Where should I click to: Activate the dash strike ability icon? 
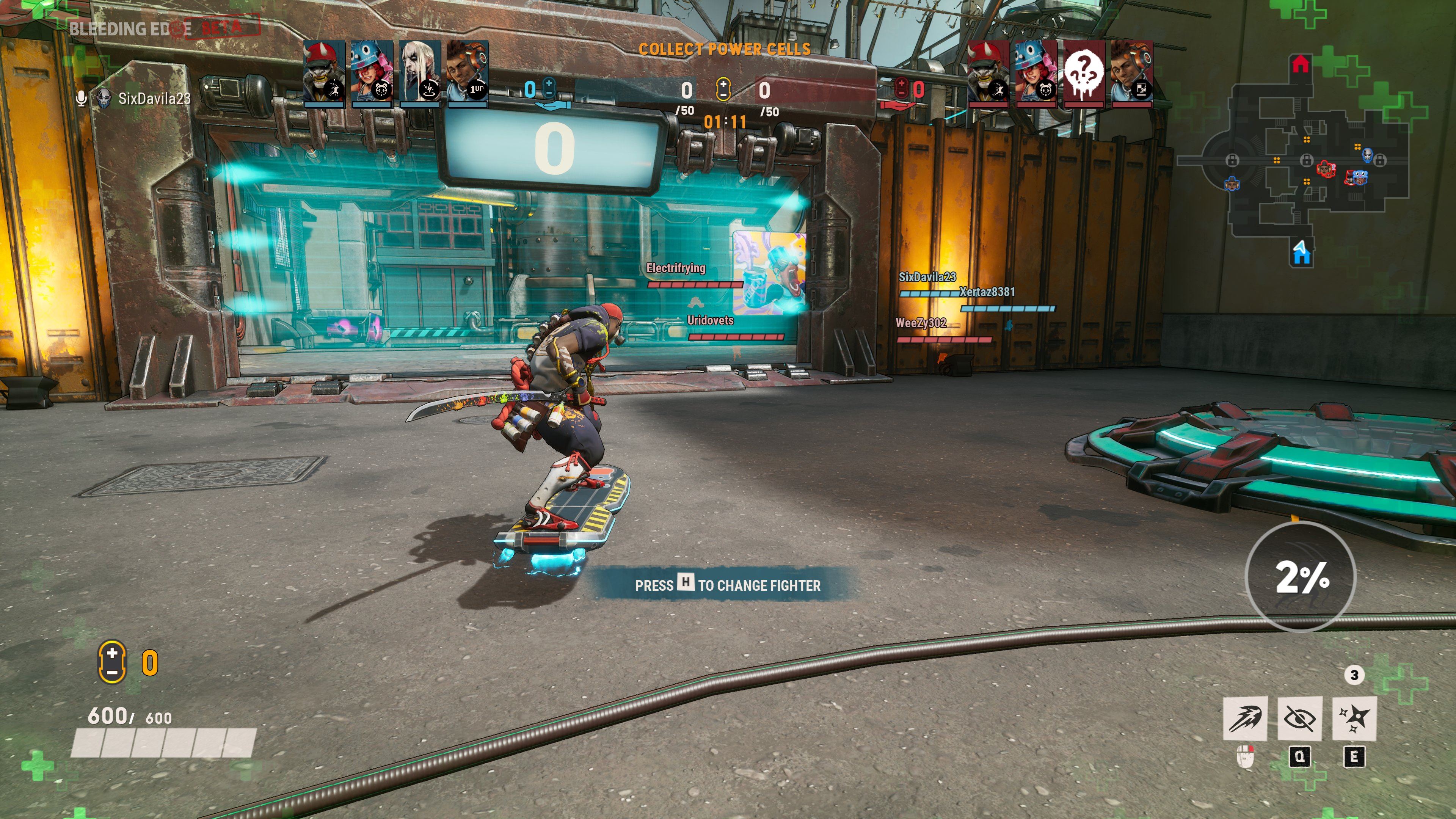tap(1244, 718)
